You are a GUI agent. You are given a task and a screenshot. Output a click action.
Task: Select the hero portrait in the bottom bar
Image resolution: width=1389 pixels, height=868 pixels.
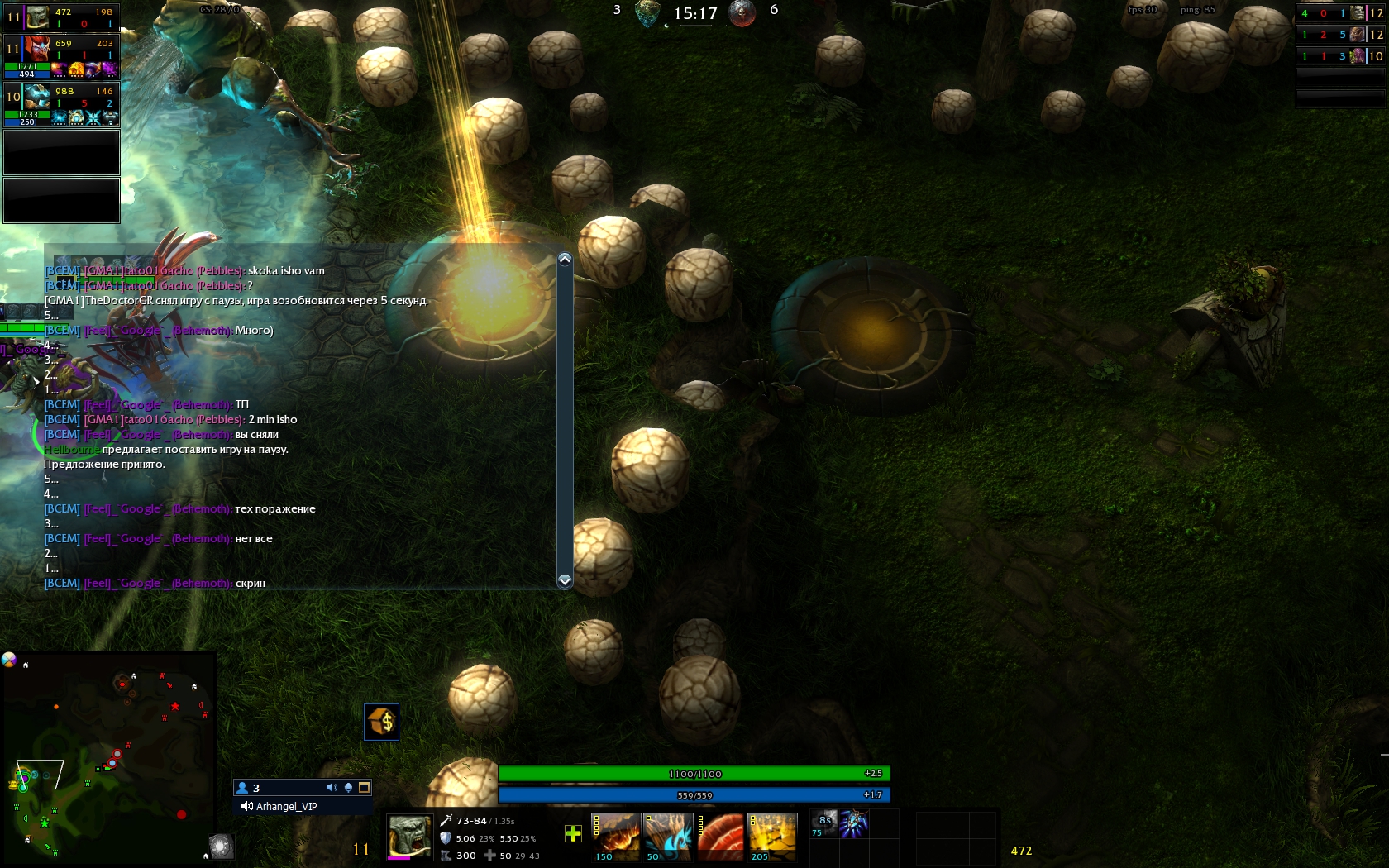[x=410, y=837]
